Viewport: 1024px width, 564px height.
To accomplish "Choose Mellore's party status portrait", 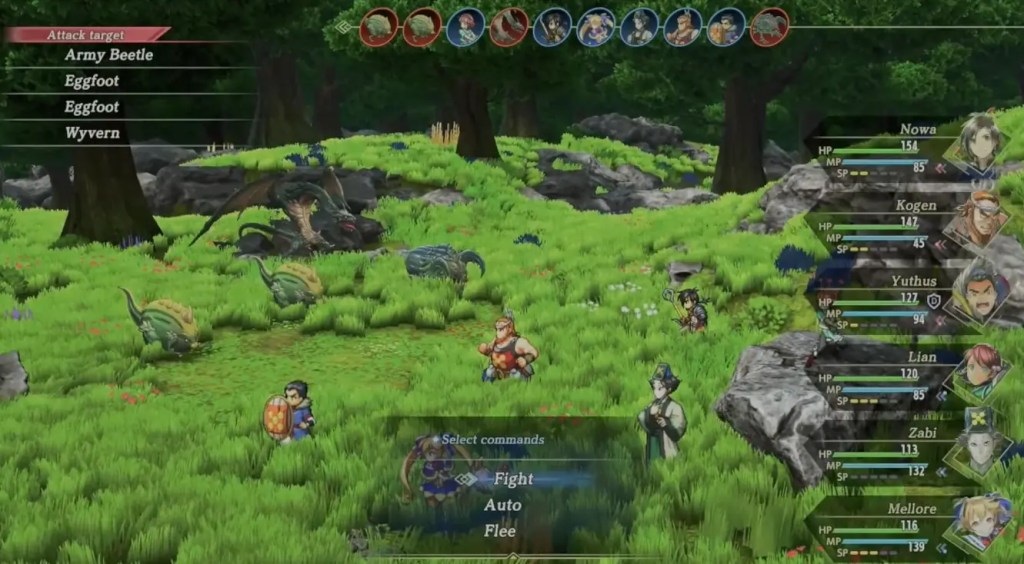I will click(x=976, y=522).
